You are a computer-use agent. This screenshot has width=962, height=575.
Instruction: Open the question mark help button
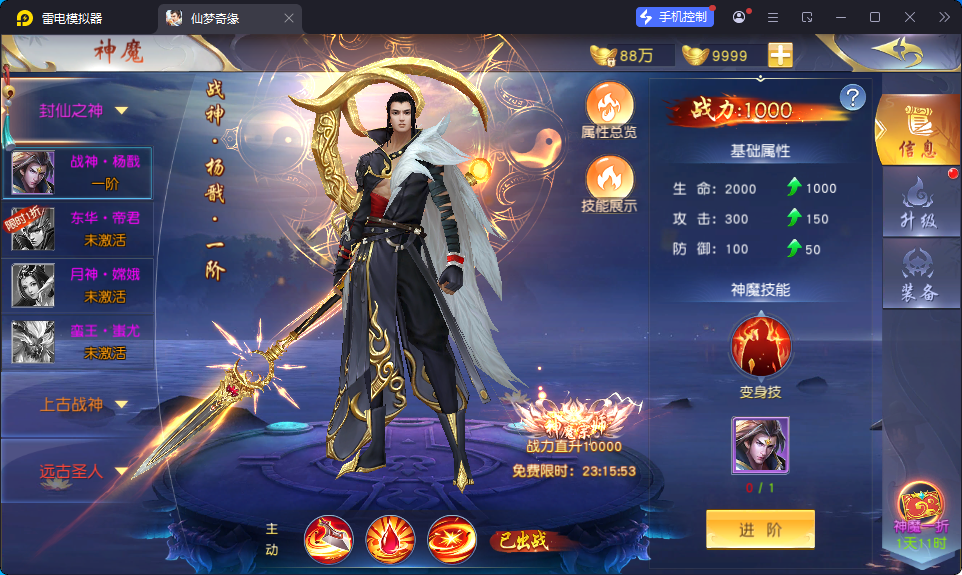tap(852, 97)
